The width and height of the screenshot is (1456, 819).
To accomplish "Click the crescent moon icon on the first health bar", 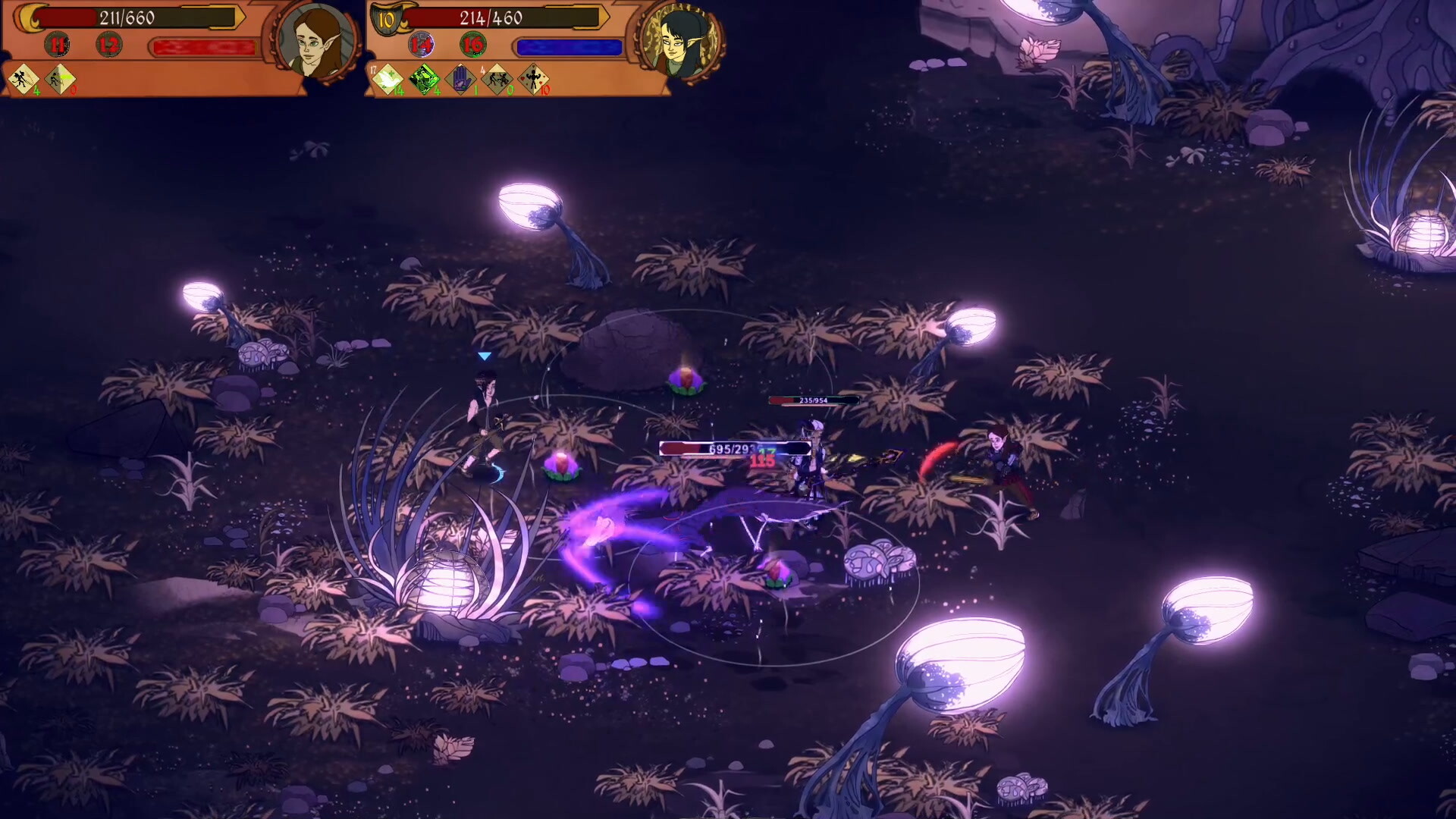I will [29, 18].
